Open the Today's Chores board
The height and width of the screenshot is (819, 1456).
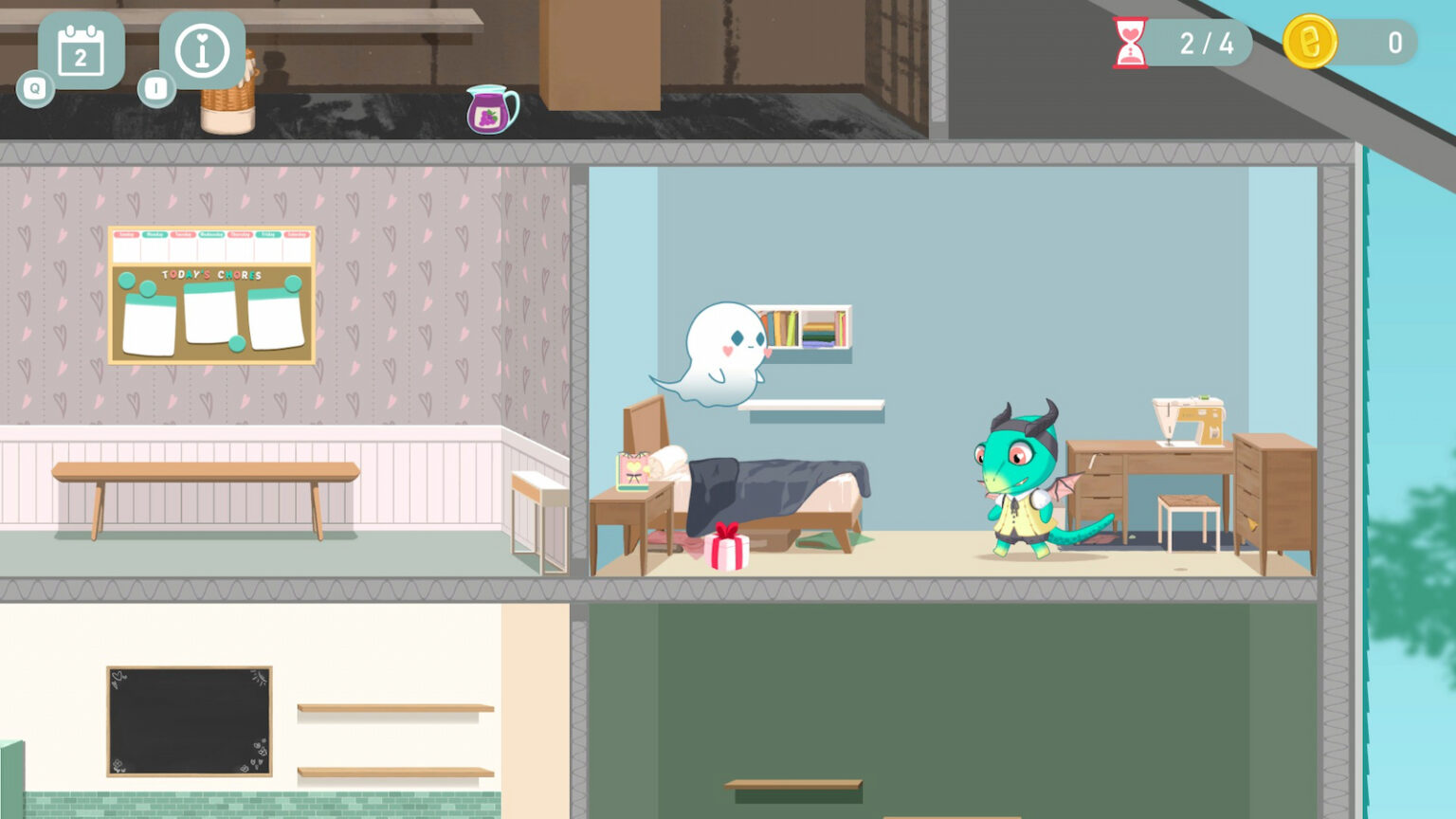point(209,294)
